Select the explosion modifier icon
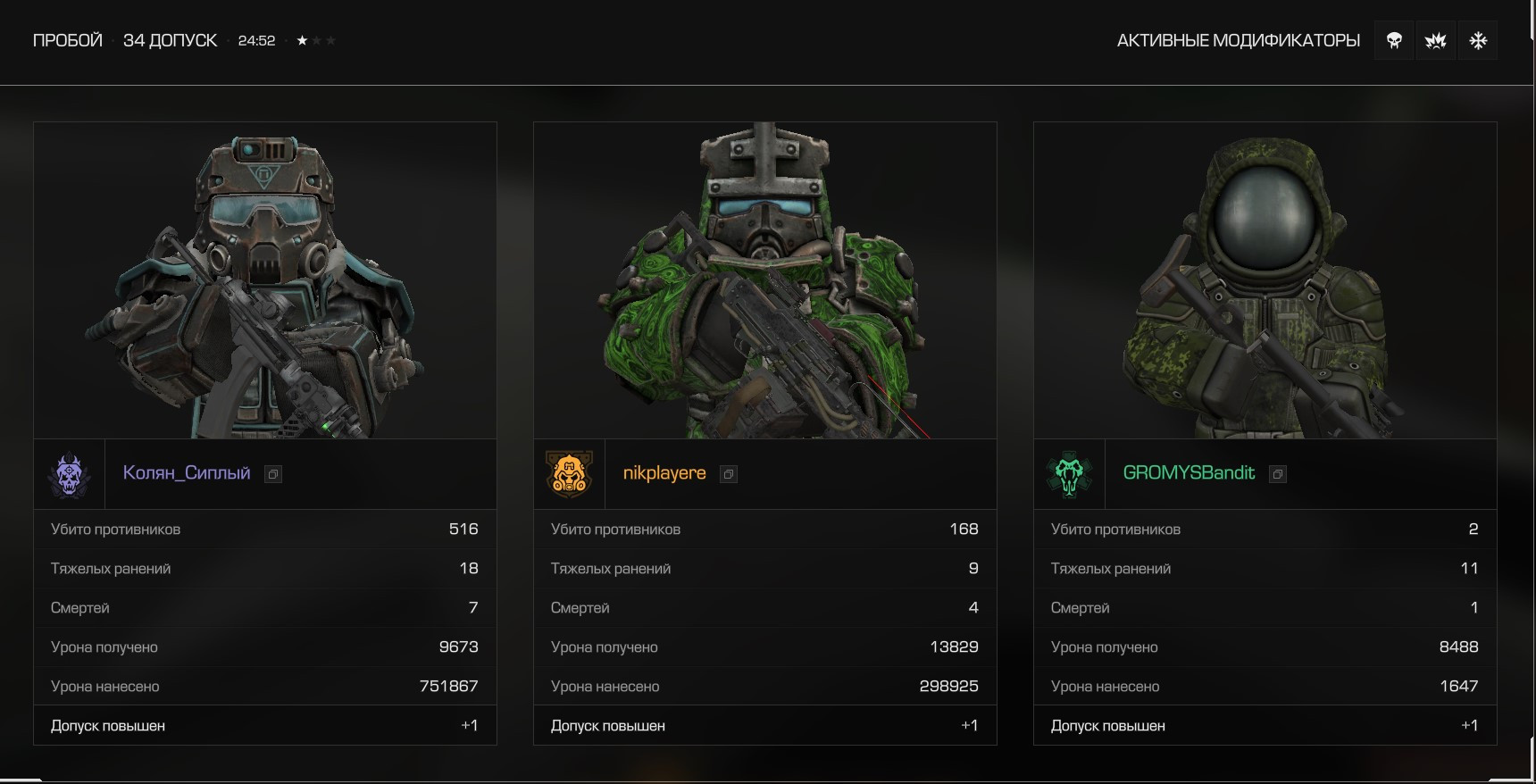 [x=1436, y=40]
